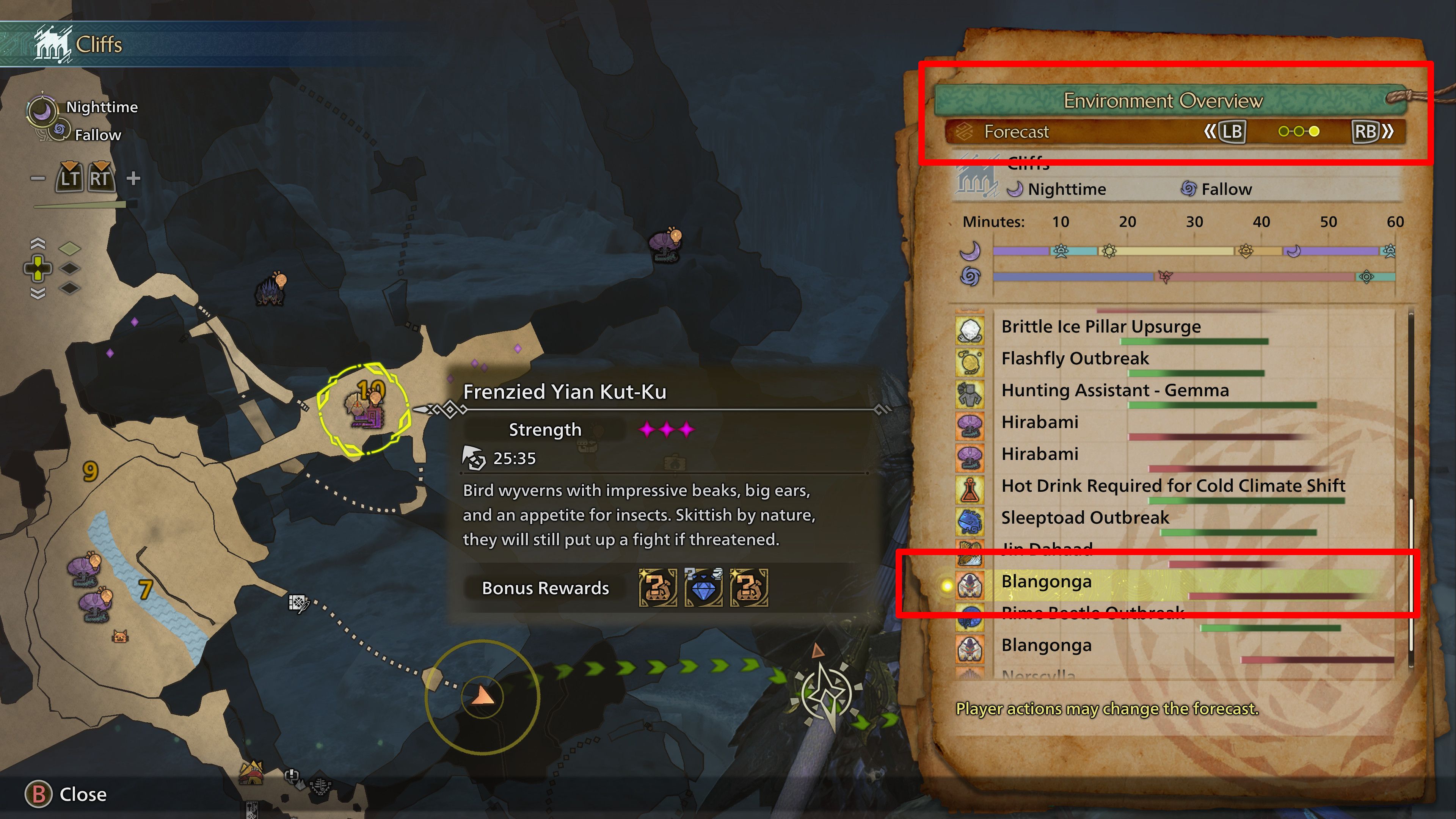Click the yellow filled forecast page dot
The image size is (1456, 819).
coord(1316,131)
